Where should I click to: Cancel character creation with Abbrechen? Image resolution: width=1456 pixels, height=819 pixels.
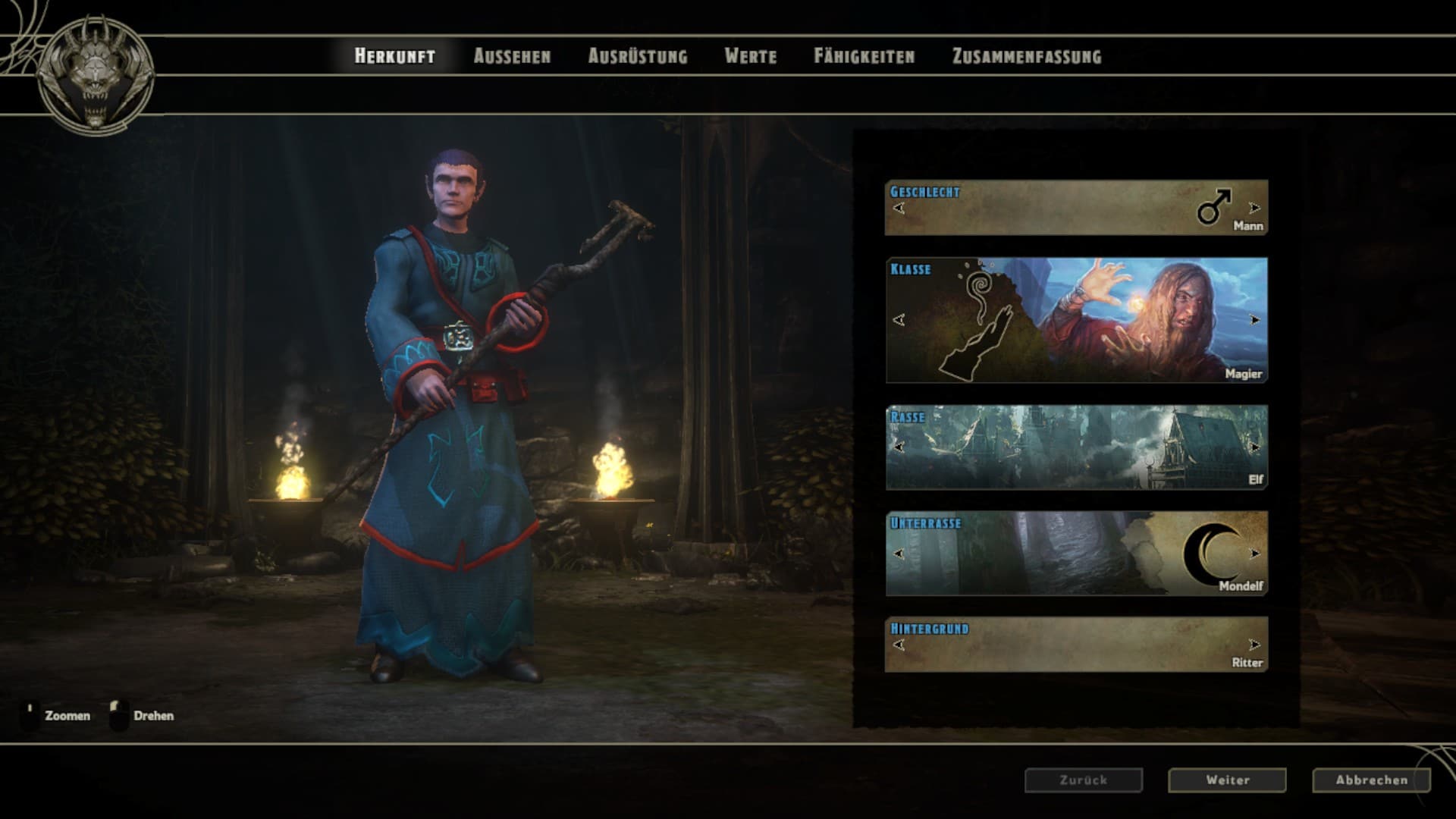click(1371, 780)
